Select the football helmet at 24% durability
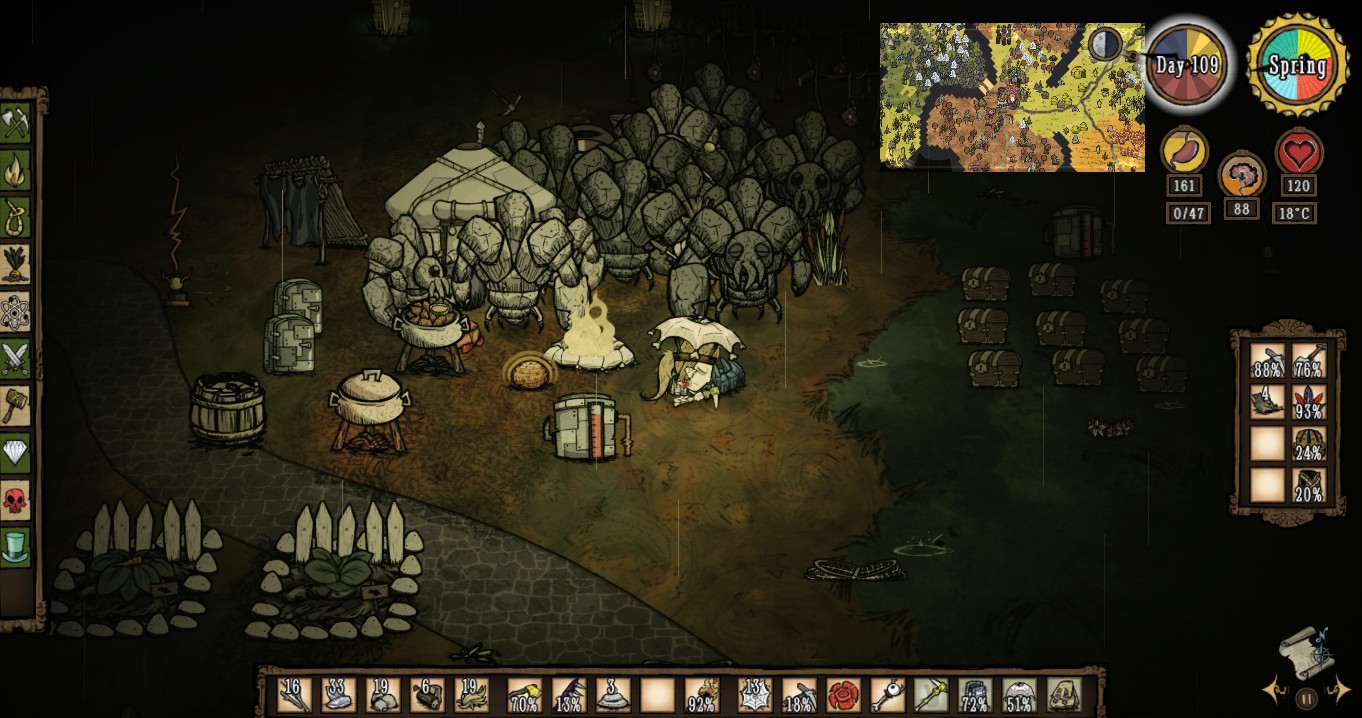 pyautogui.click(x=1309, y=443)
